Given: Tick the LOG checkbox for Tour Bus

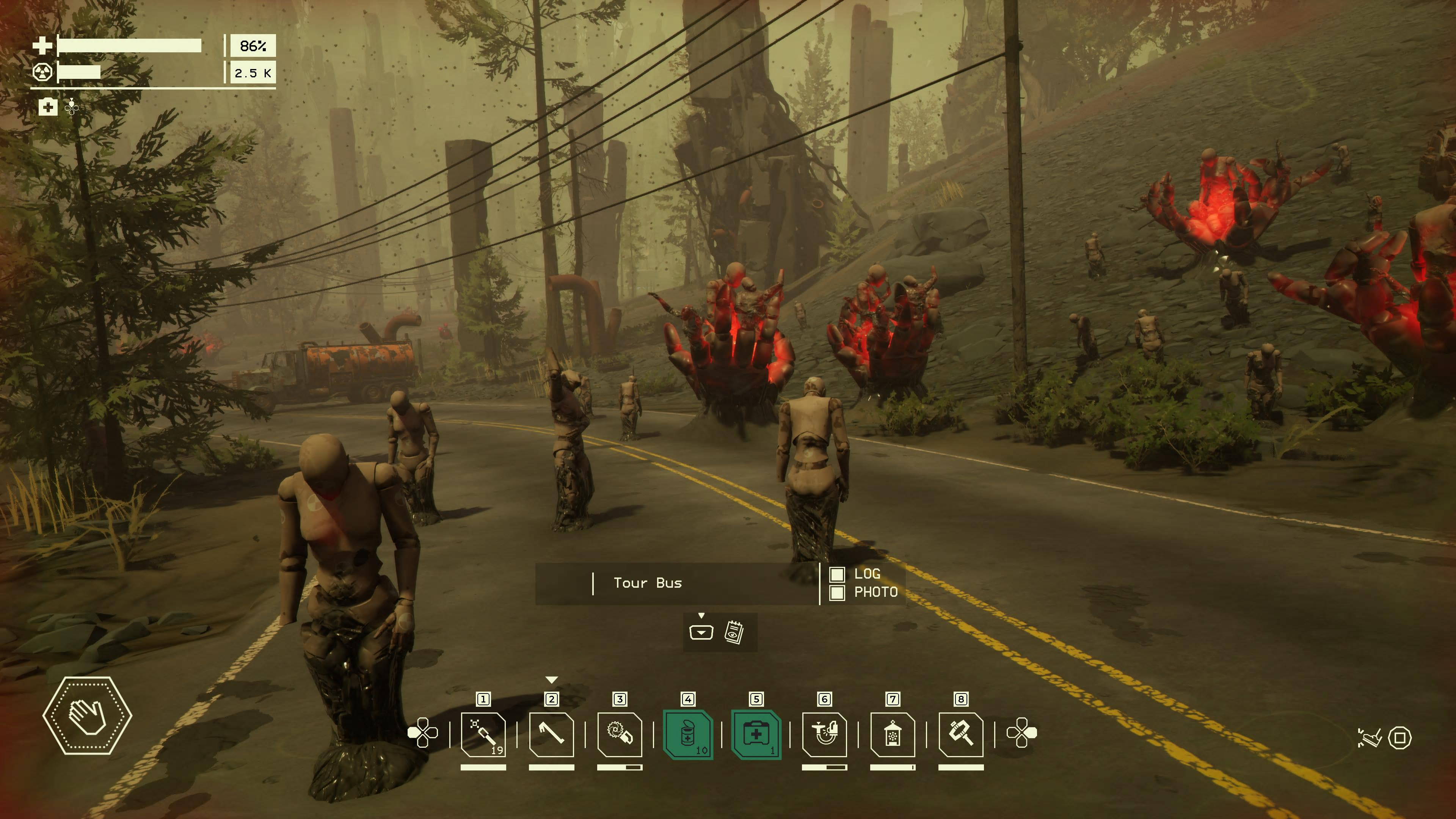Looking at the screenshot, I should [x=837, y=574].
